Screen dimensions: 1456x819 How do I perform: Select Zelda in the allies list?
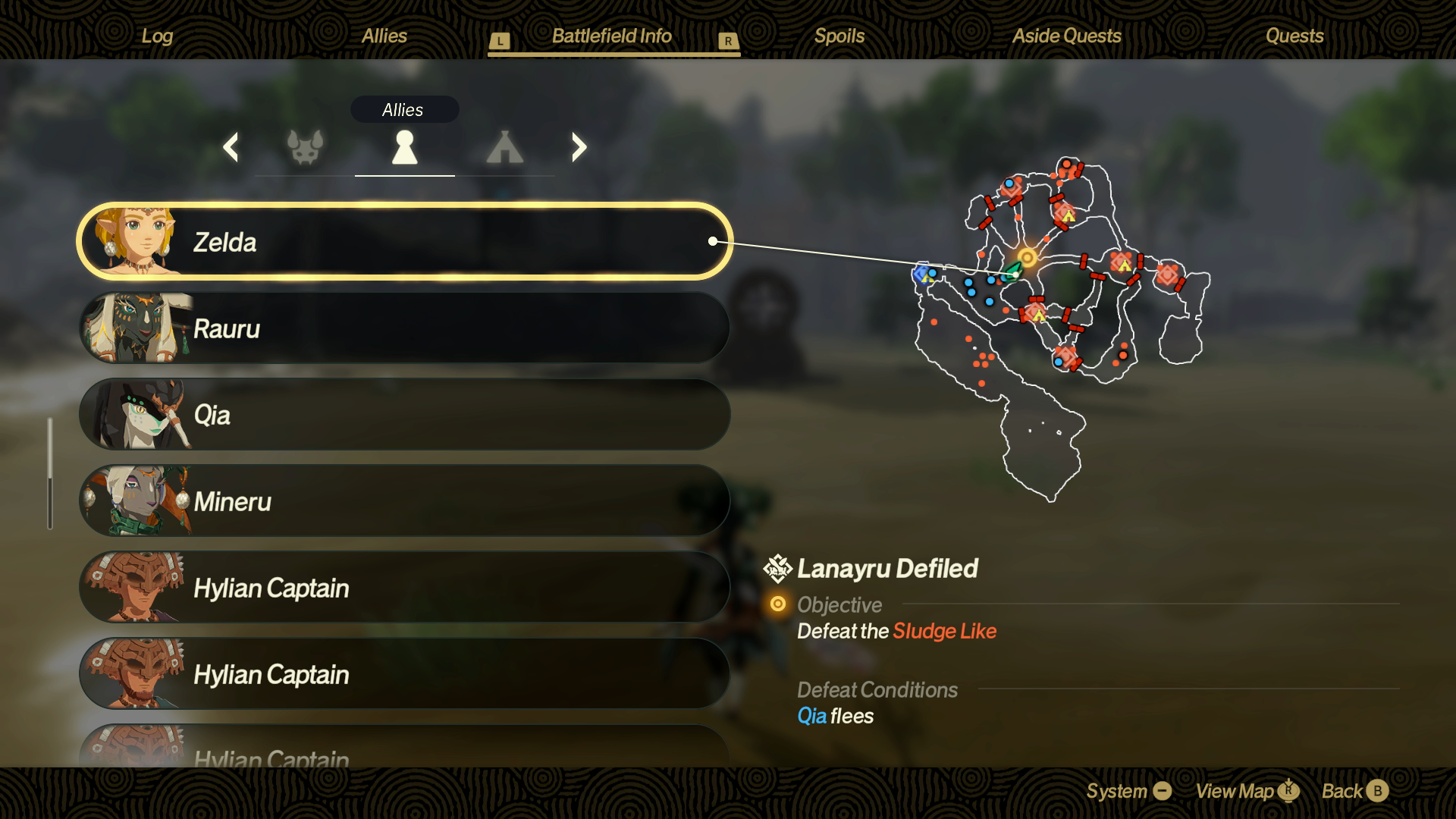click(404, 242)
